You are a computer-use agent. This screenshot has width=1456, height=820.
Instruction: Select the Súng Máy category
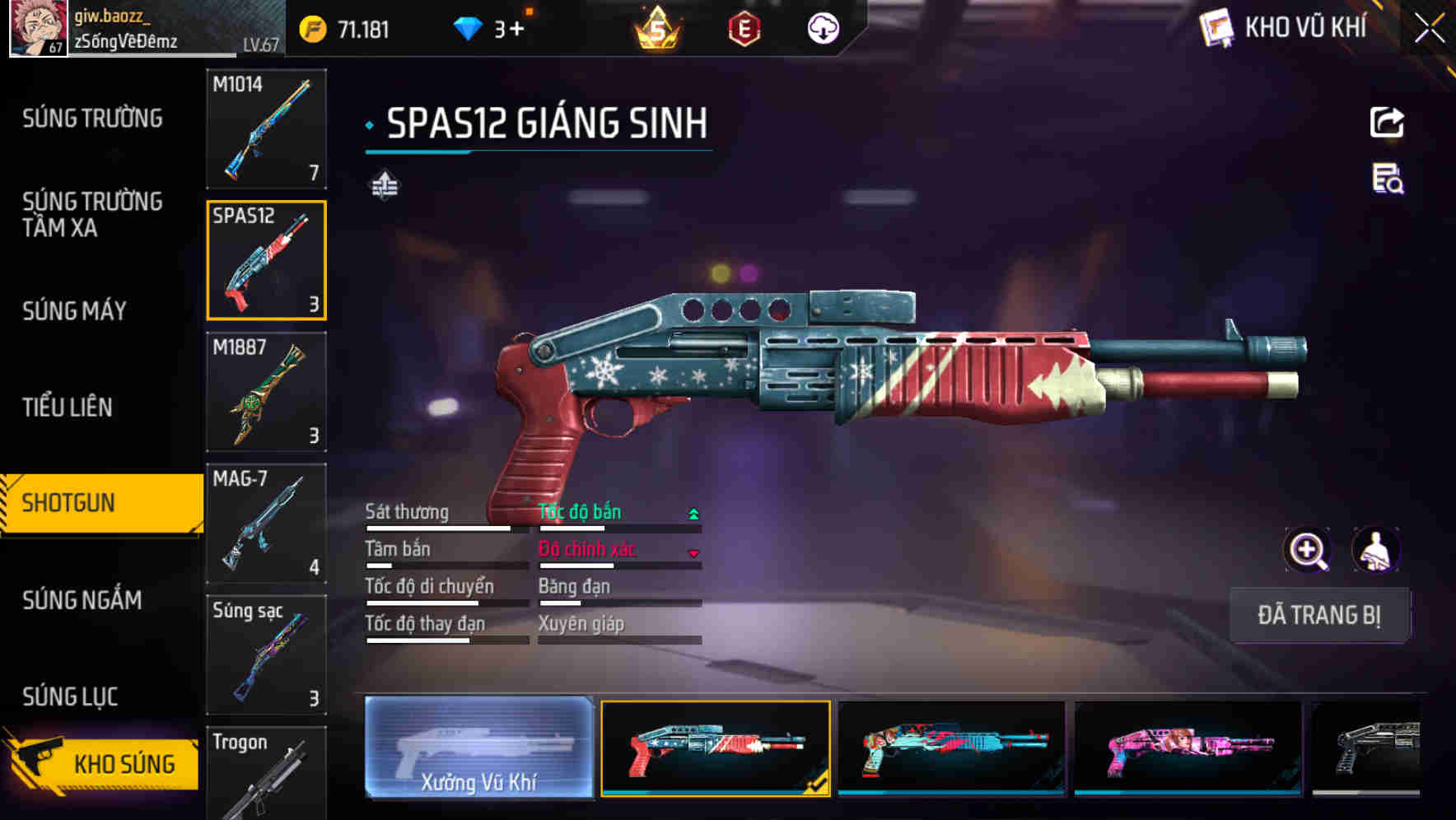tap(75, 311)
